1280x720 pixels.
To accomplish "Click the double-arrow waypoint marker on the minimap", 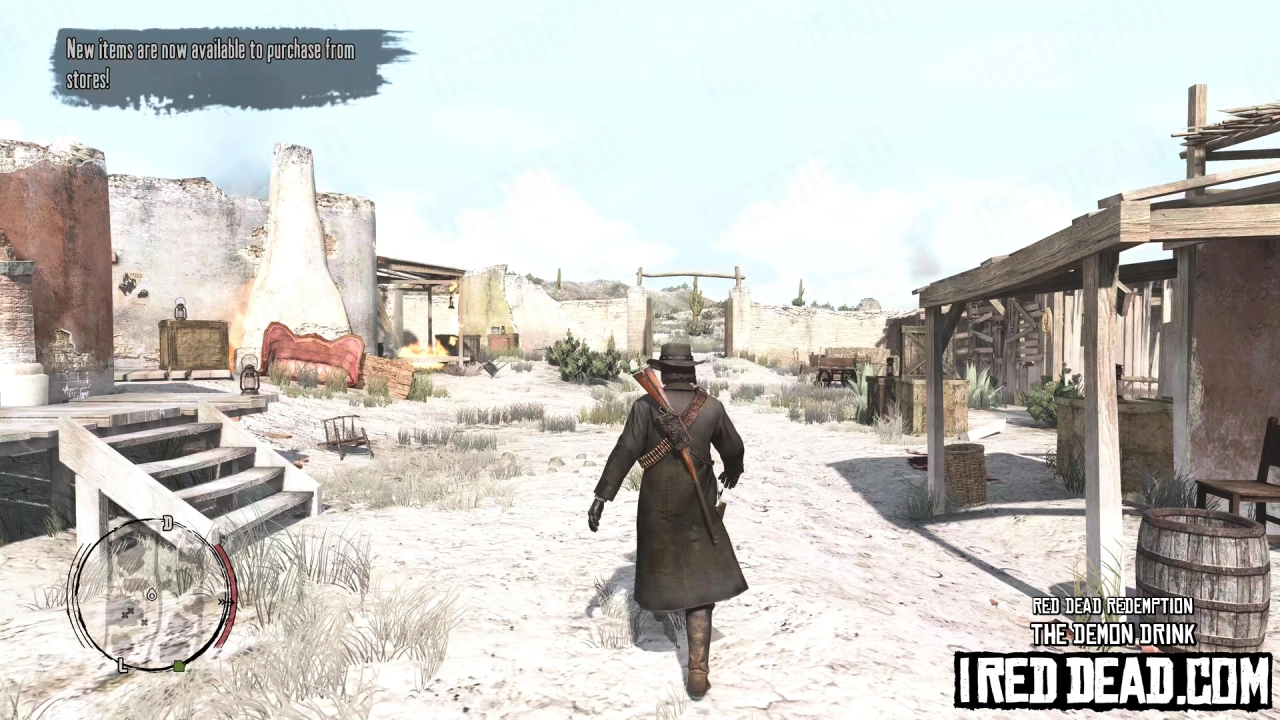I will click(x=226, y=601).
